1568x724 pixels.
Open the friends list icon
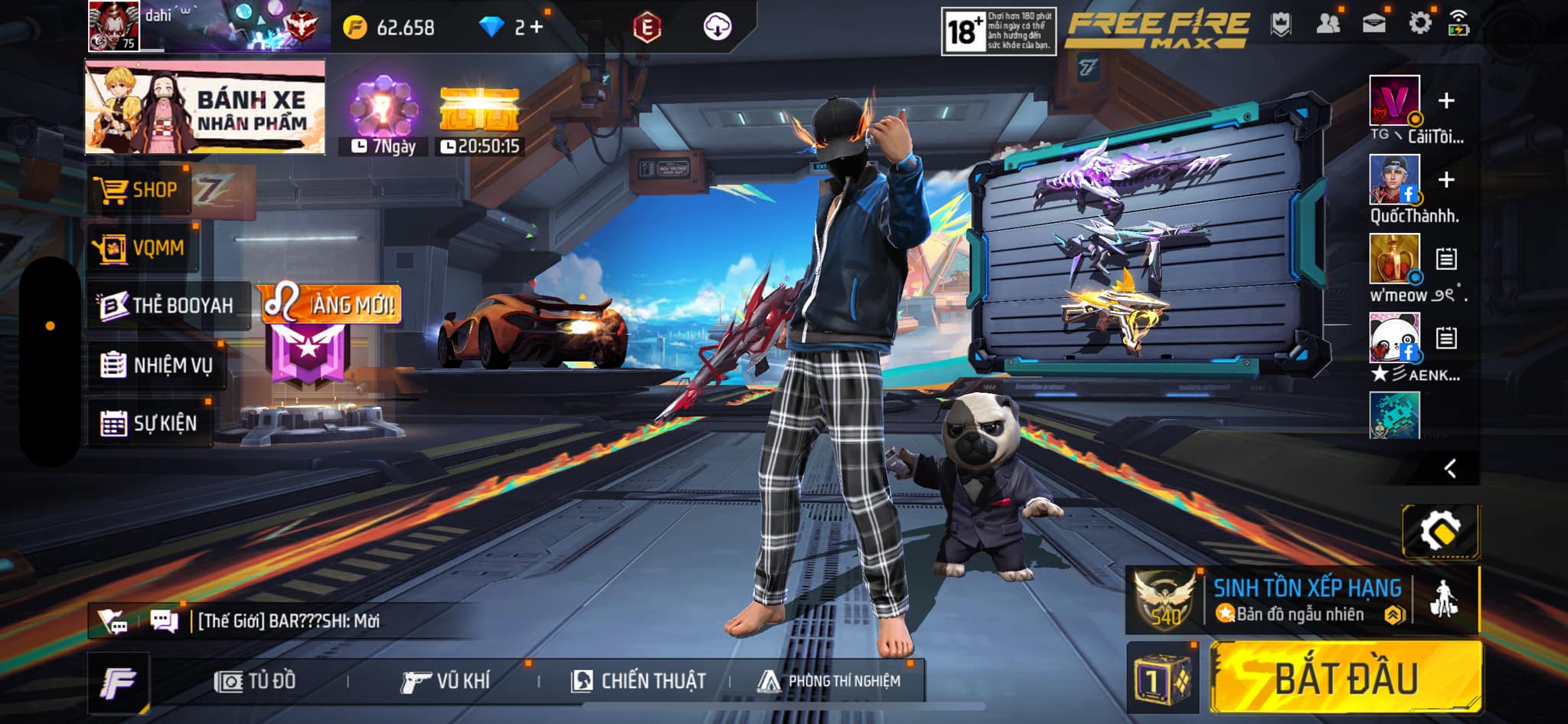tap(1328, 24)
